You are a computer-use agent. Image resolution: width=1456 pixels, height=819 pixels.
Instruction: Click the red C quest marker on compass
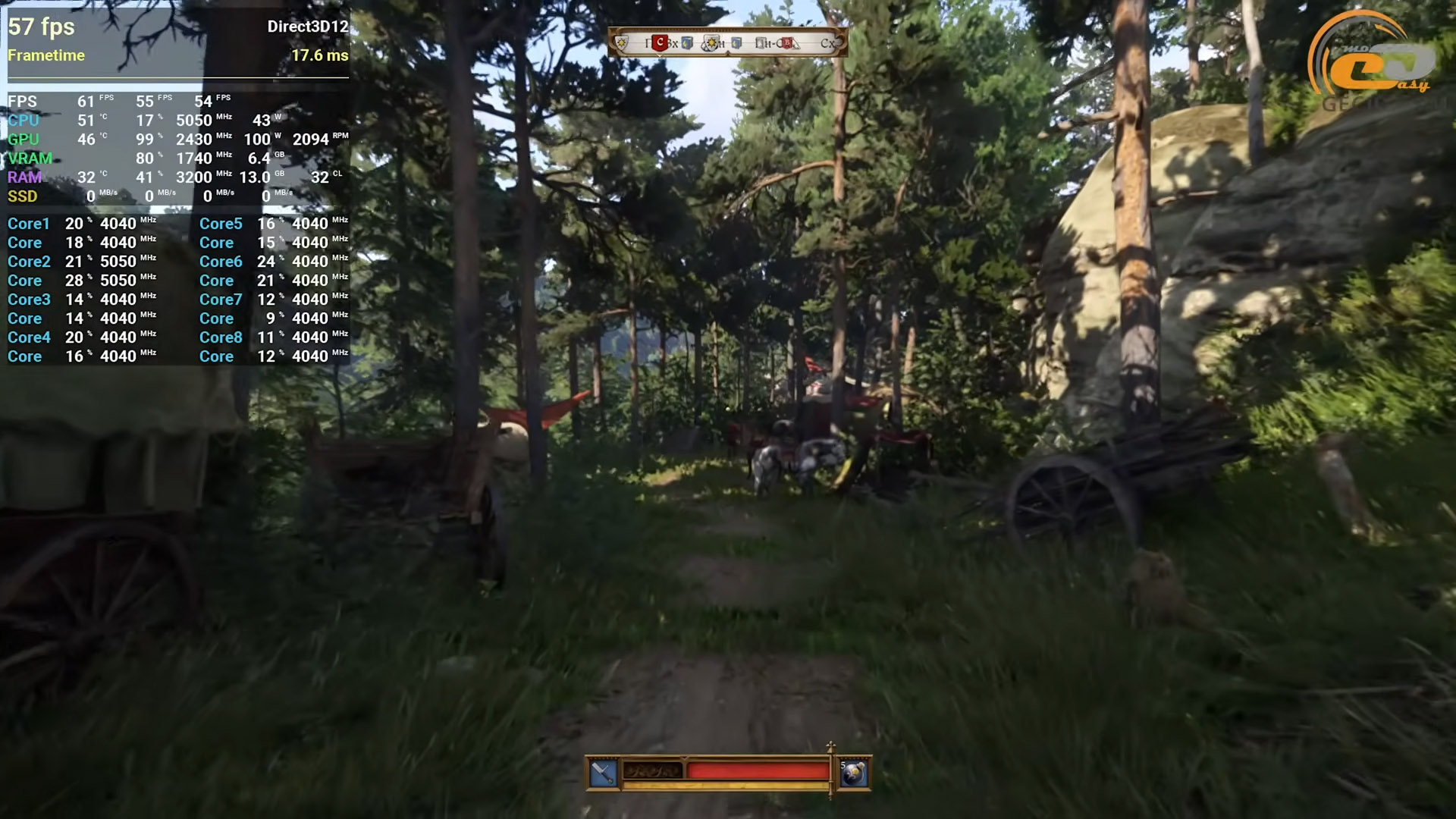click(x=660, y=43)
